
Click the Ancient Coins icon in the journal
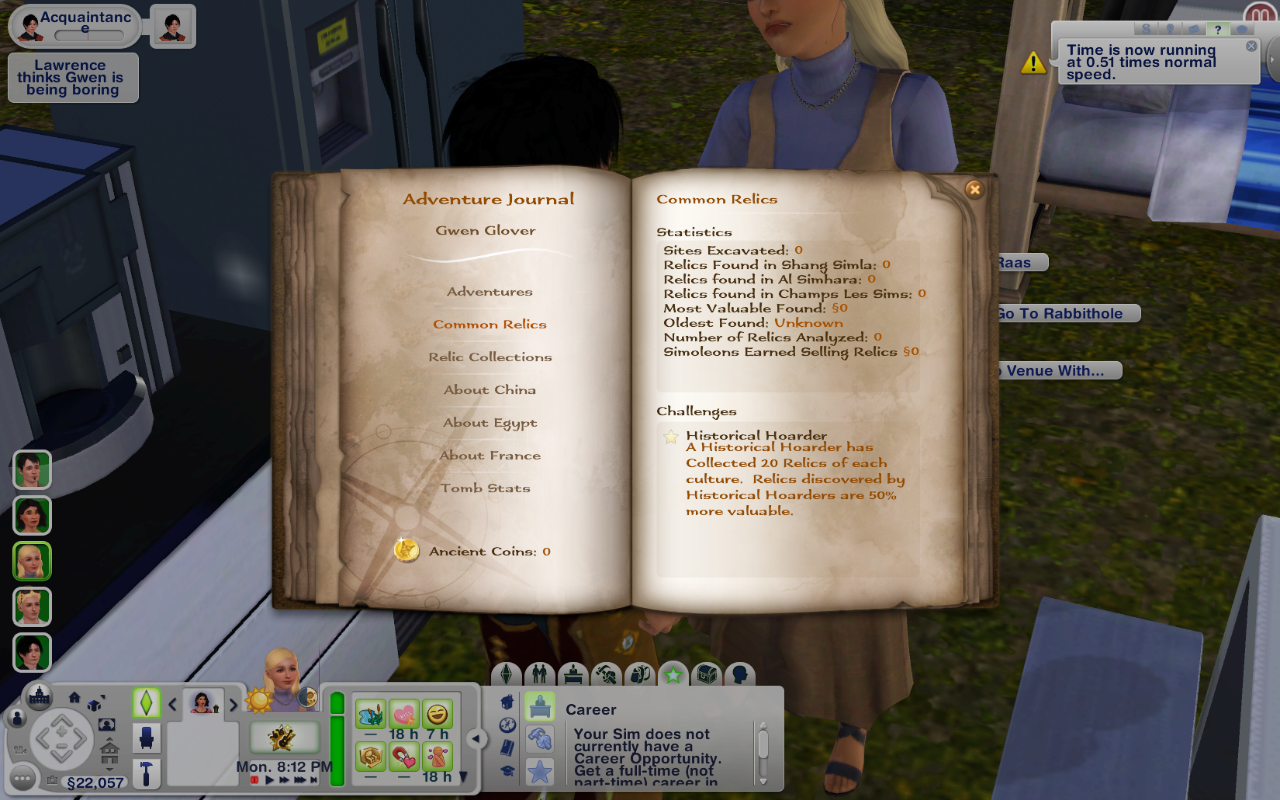pyautogui.click(x=406, y=551)
